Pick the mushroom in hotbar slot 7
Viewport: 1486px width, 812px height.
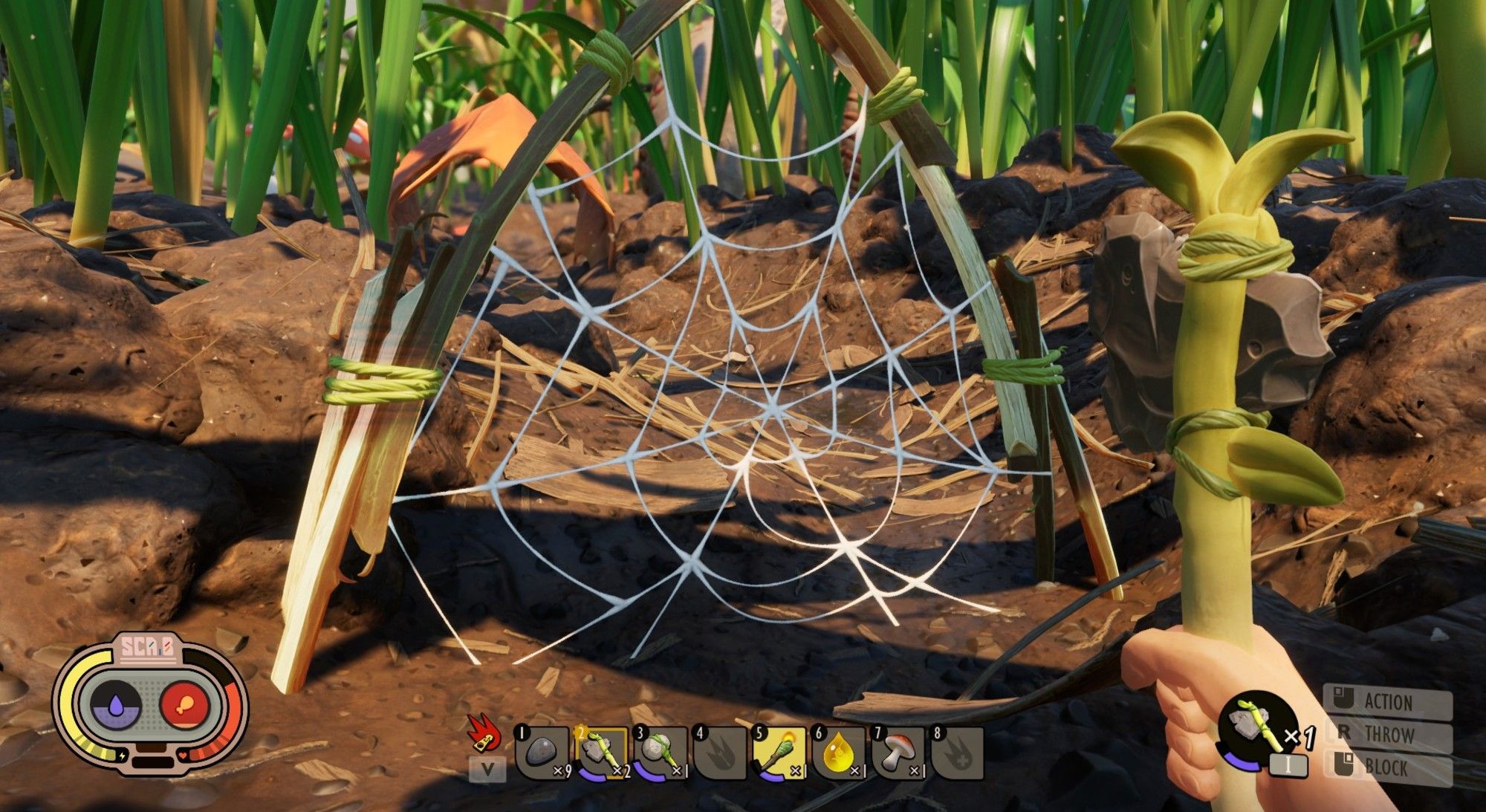click(x=898, y=753)
